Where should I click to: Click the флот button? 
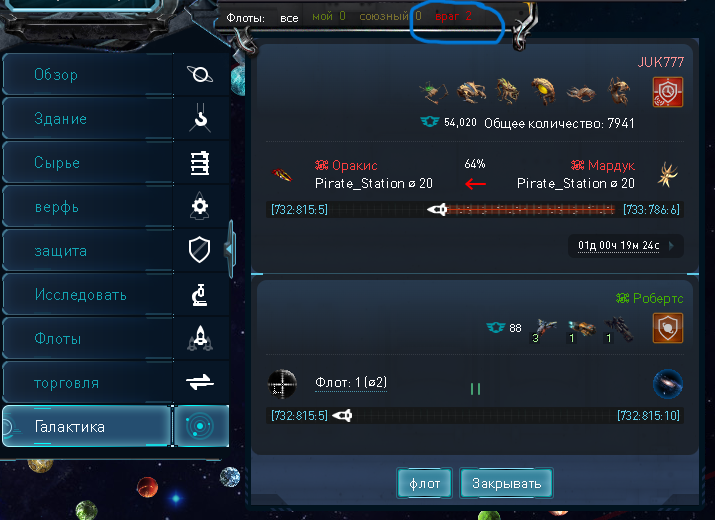tap(424, 484)
